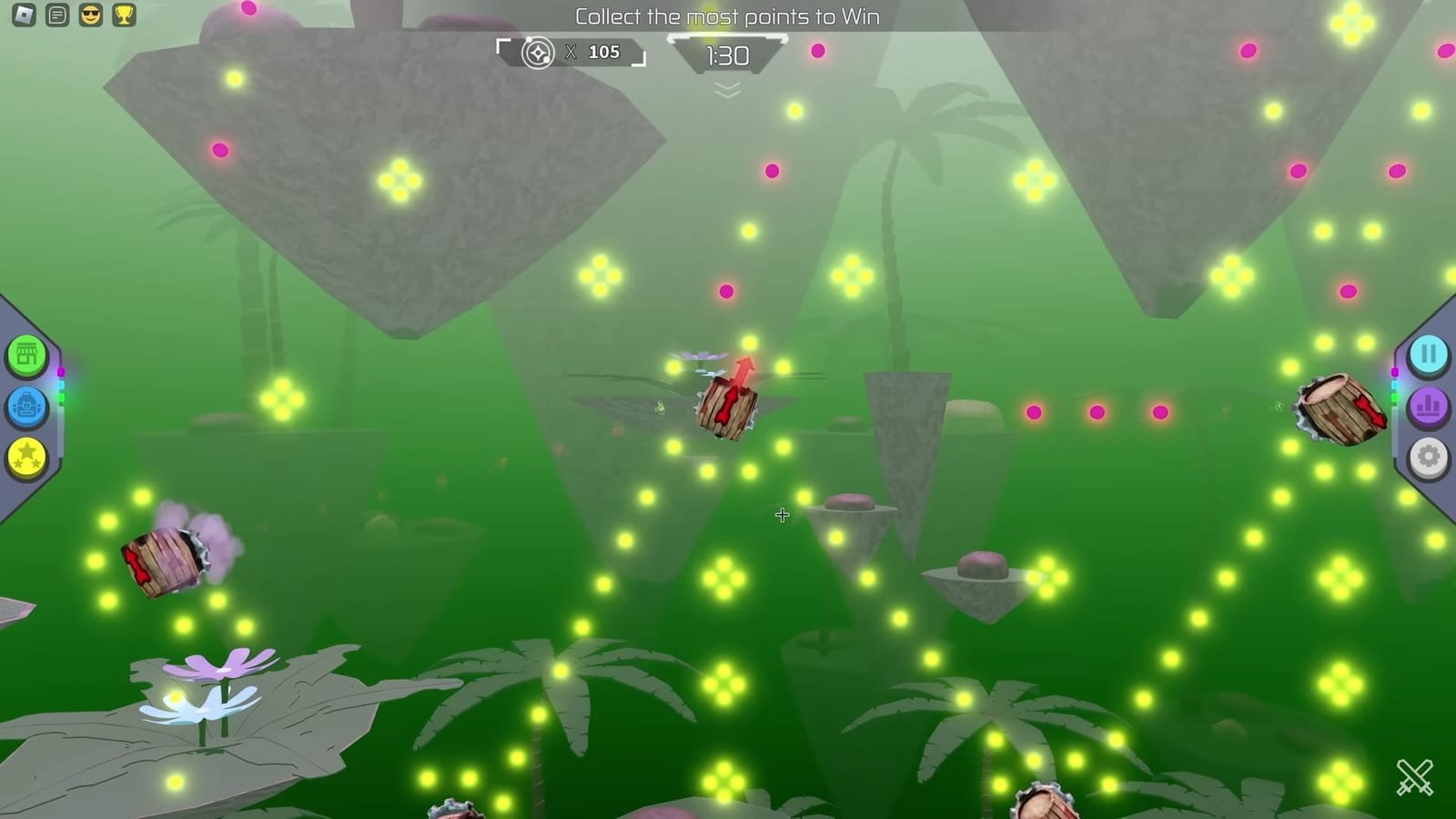Viewport: 1456px width, 819px height.
Task: Open the in-game chat
Action: tap(55, 16)
